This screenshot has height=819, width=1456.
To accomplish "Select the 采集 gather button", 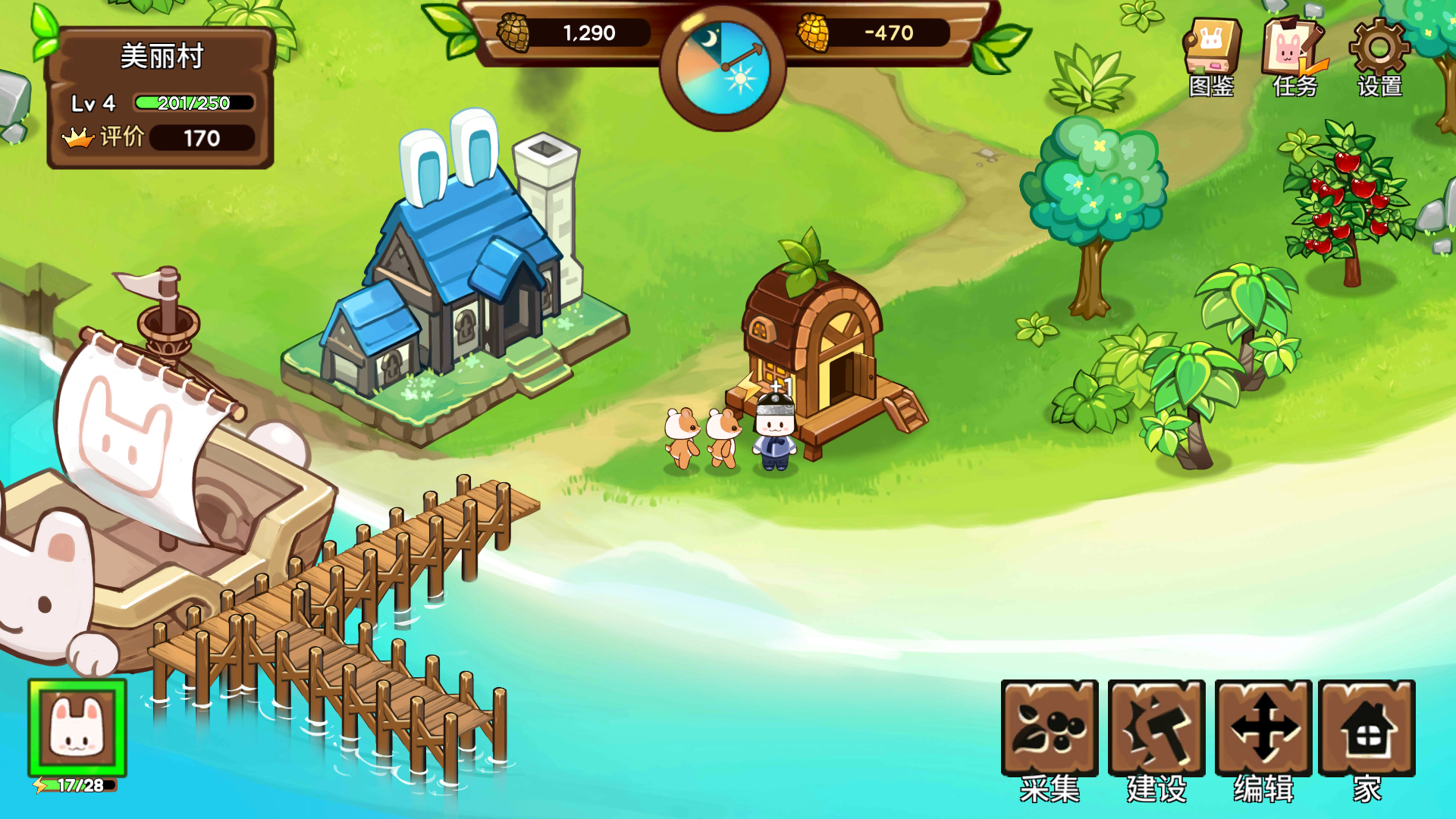I will tap(1050, 730).
